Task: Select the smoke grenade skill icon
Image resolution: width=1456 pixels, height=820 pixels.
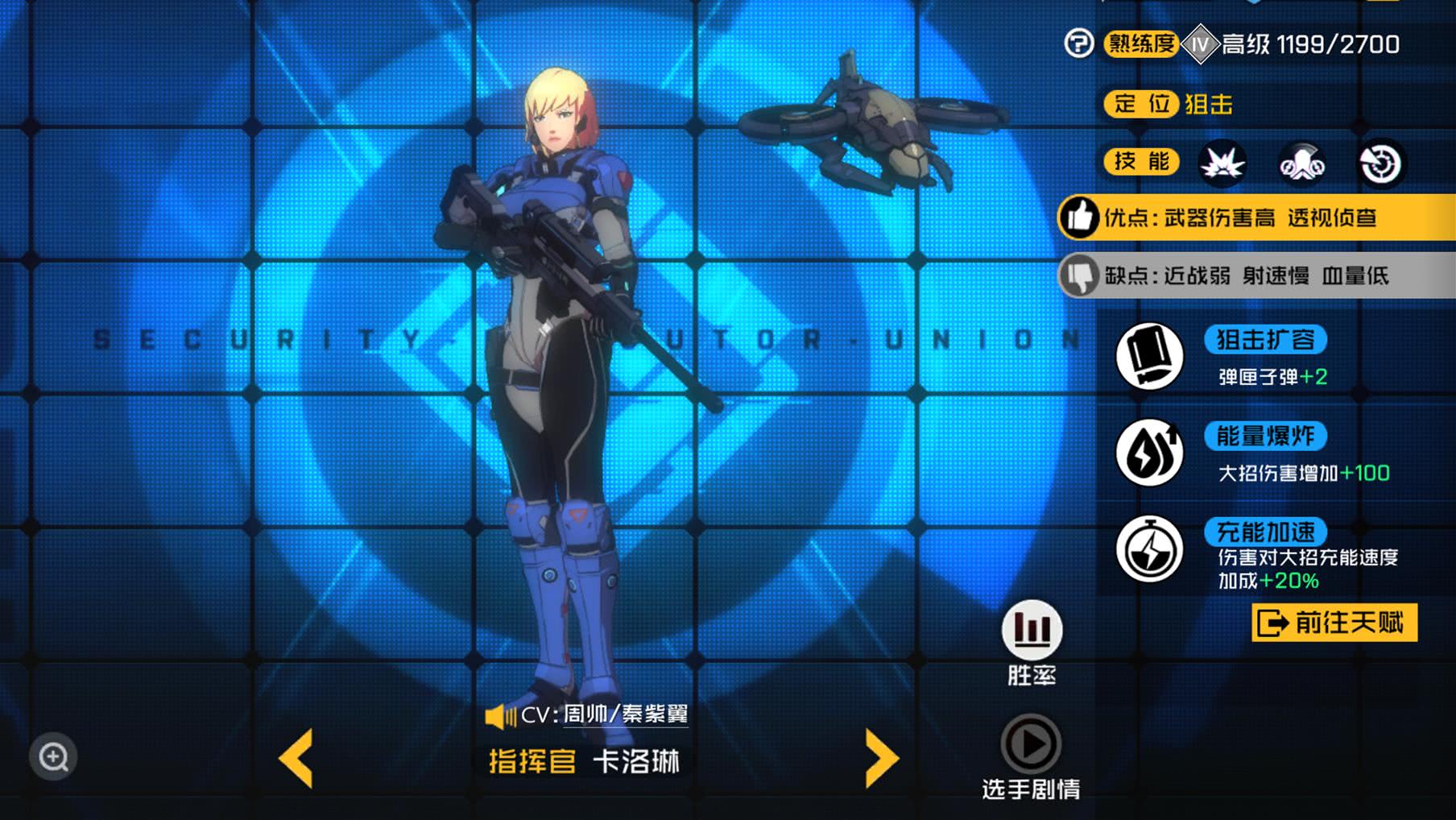Action: point(1301,163)
